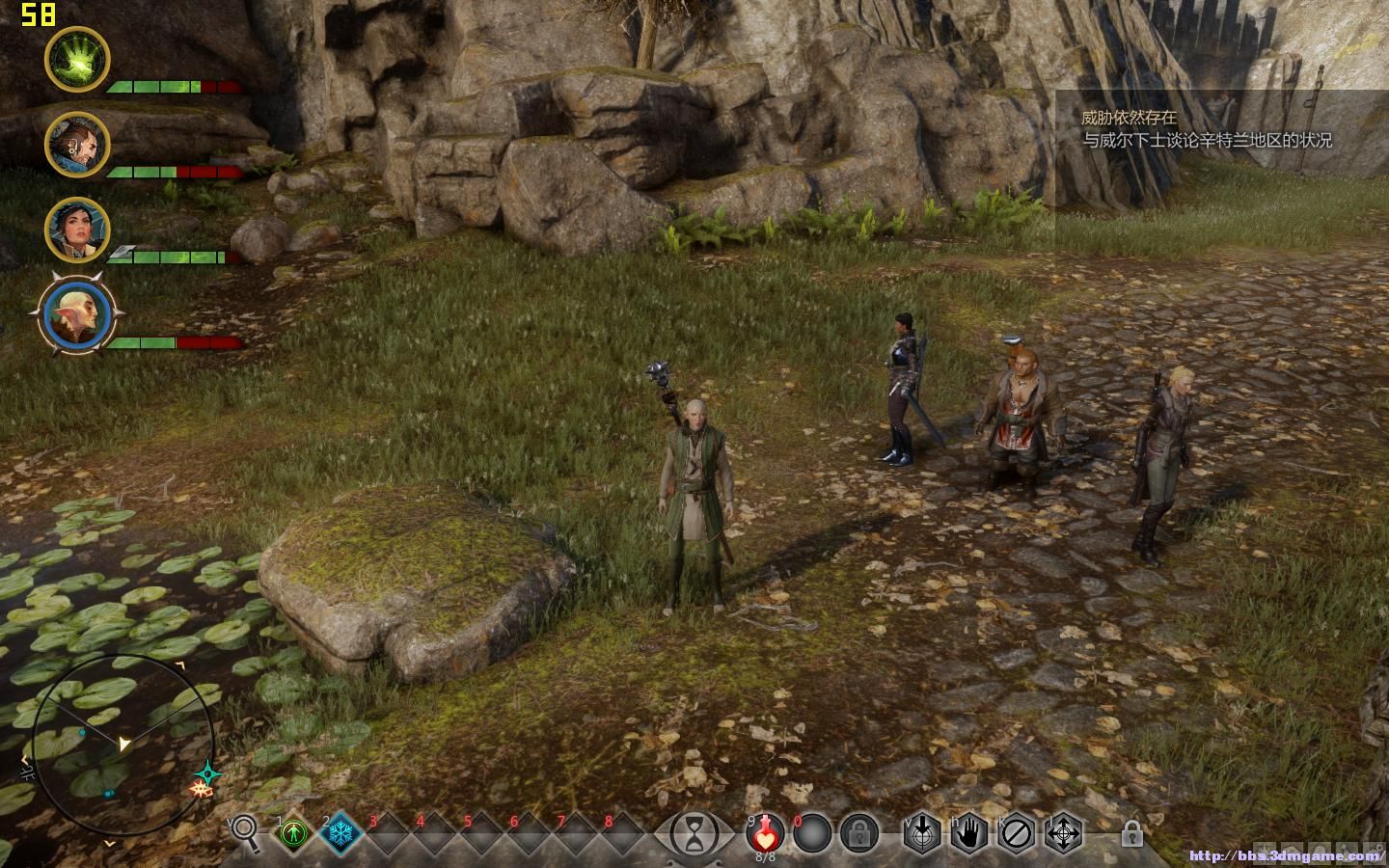
Task: Activate the green figure ability in slot 1
Action: pyautogui.click(x=293, y=832)
